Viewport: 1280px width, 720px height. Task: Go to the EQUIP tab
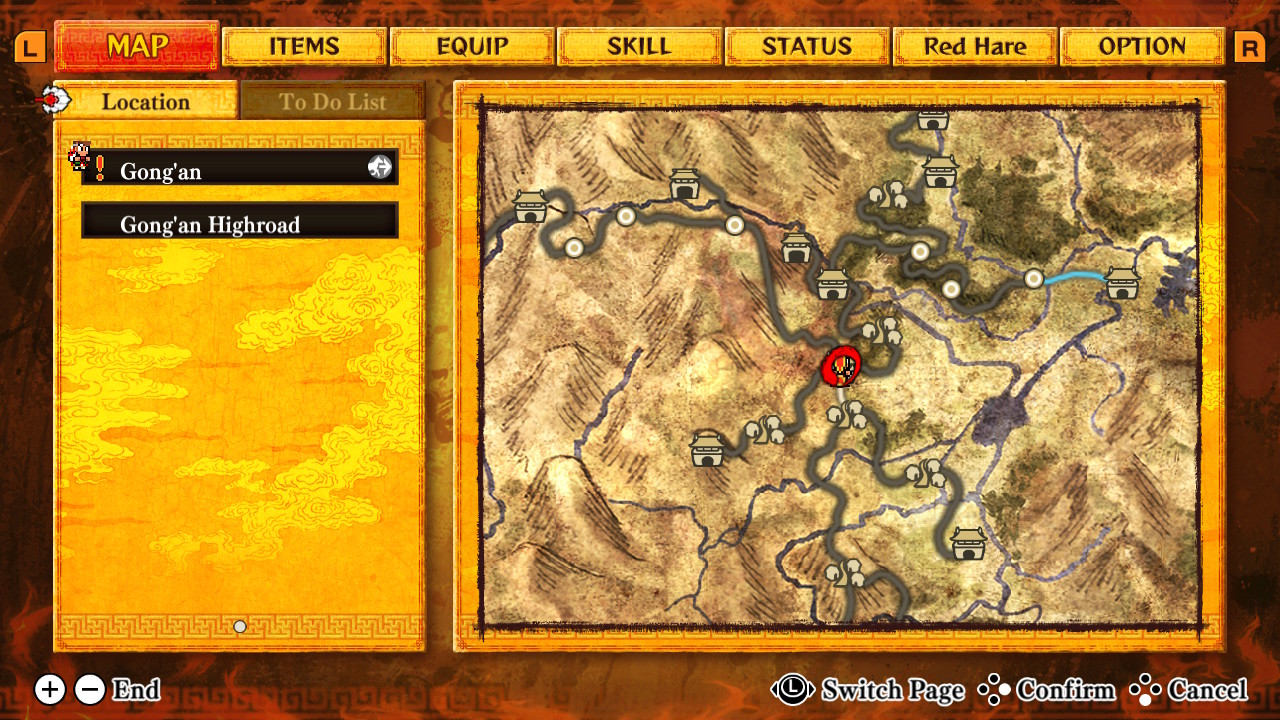[472, 47]
